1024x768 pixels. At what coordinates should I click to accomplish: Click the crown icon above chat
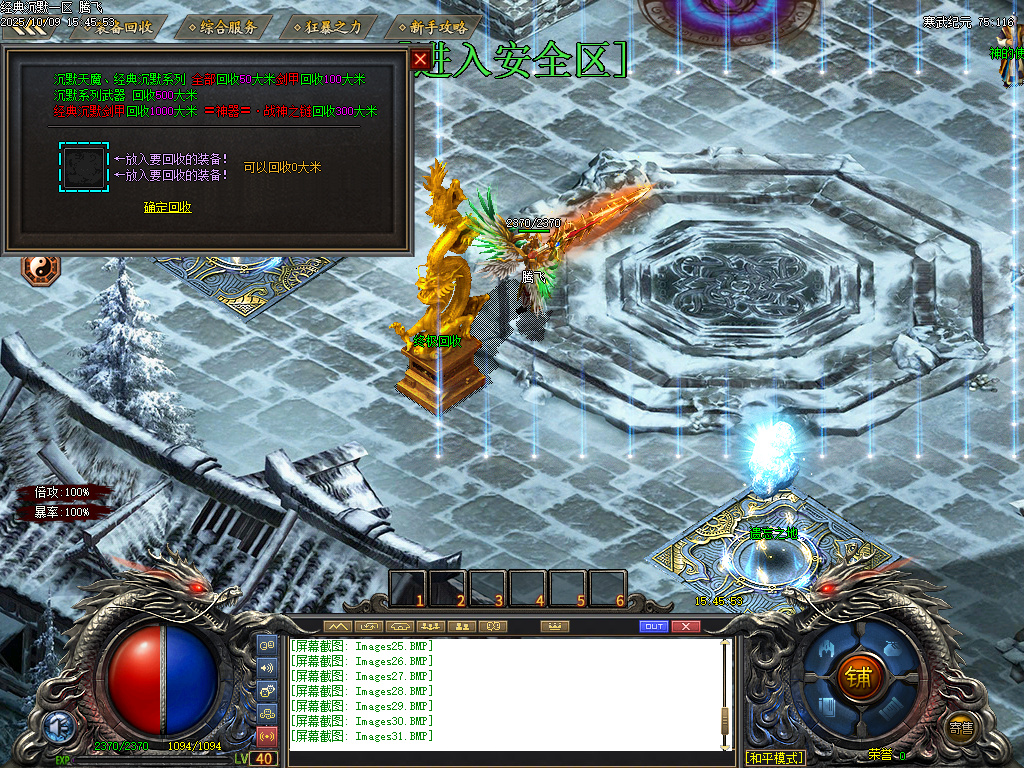(x=553, y=627)
